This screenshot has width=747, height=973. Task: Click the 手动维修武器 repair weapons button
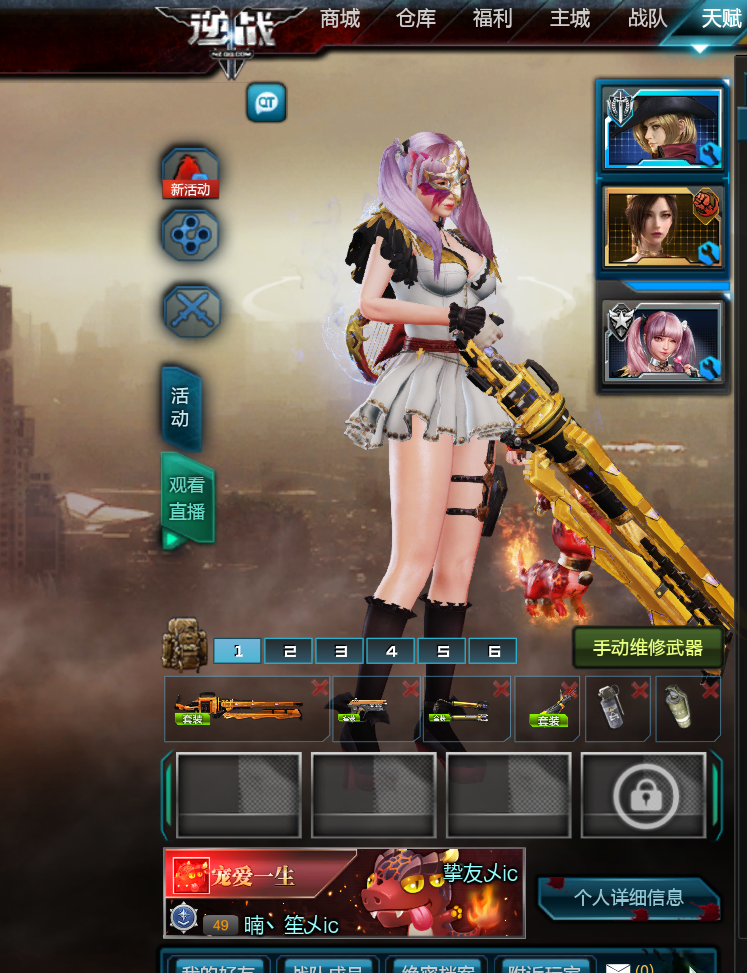(x=647, y=648)
